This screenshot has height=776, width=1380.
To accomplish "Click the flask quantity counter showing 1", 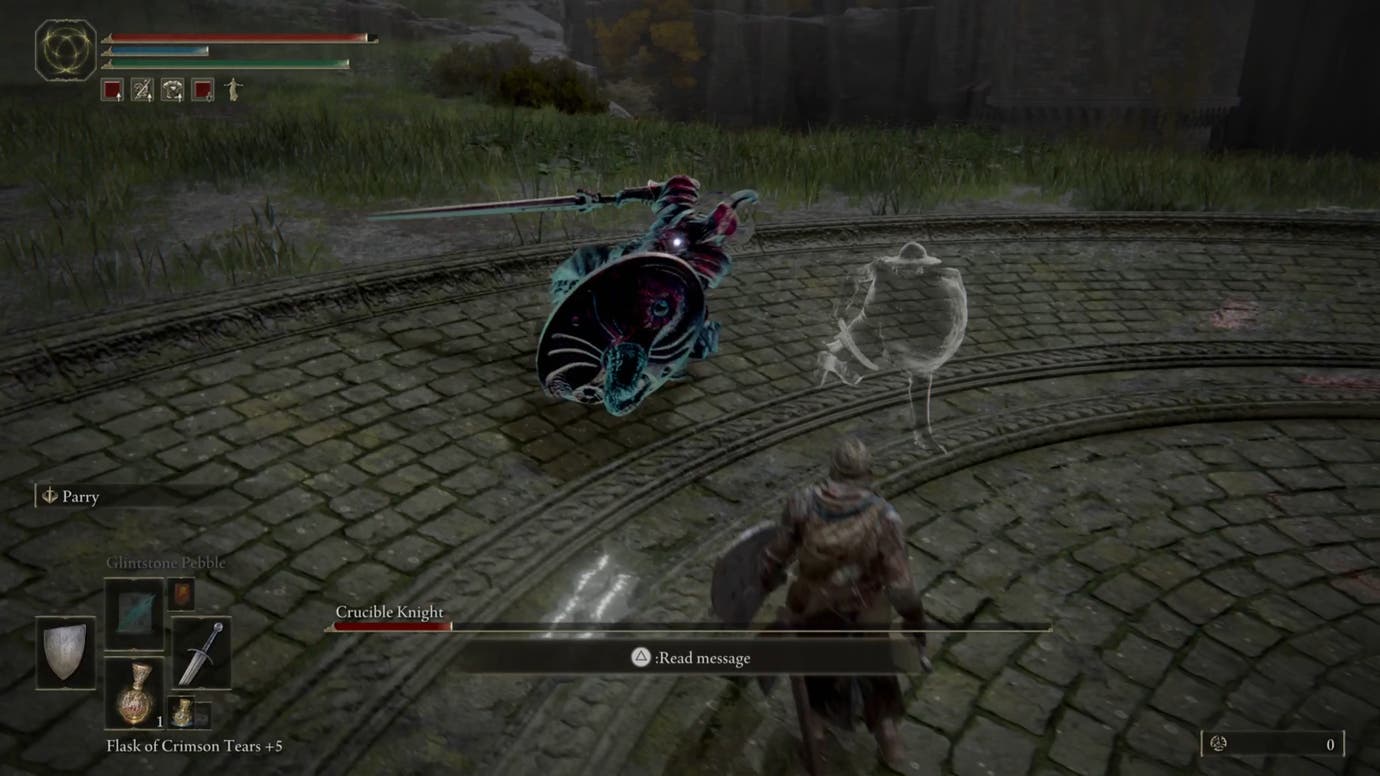I will pyautogui.click(x=160, y=722).
